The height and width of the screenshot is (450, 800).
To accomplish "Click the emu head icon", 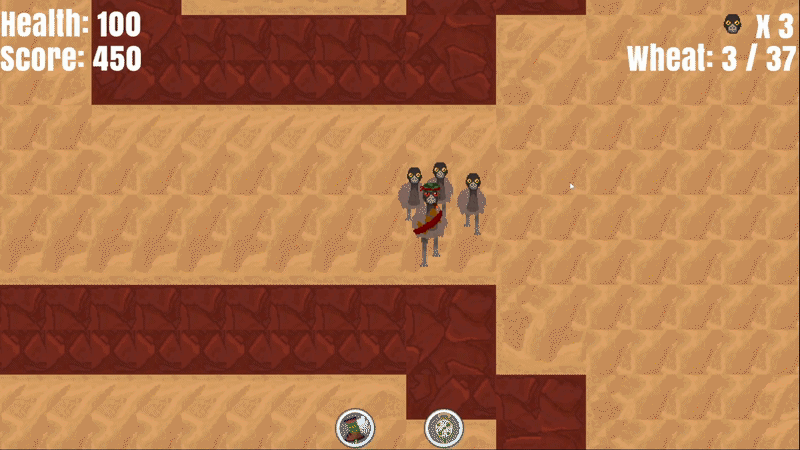I will click(733, 25).
